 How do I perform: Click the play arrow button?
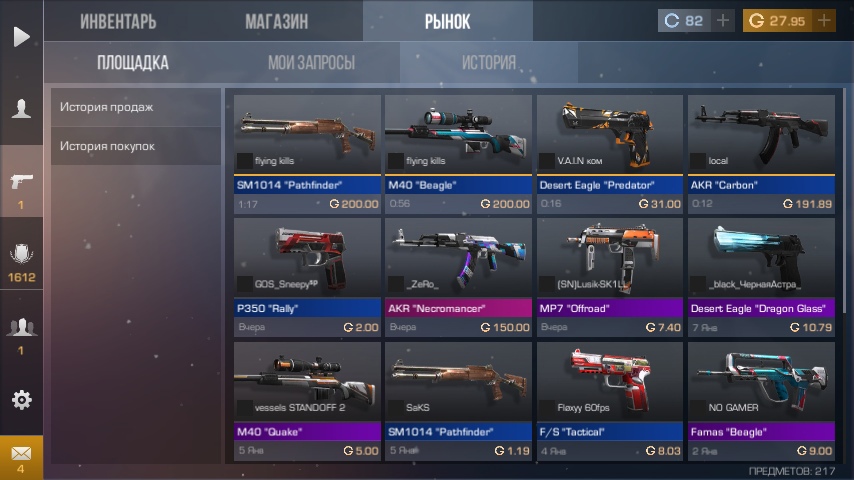tap(21, 37)
